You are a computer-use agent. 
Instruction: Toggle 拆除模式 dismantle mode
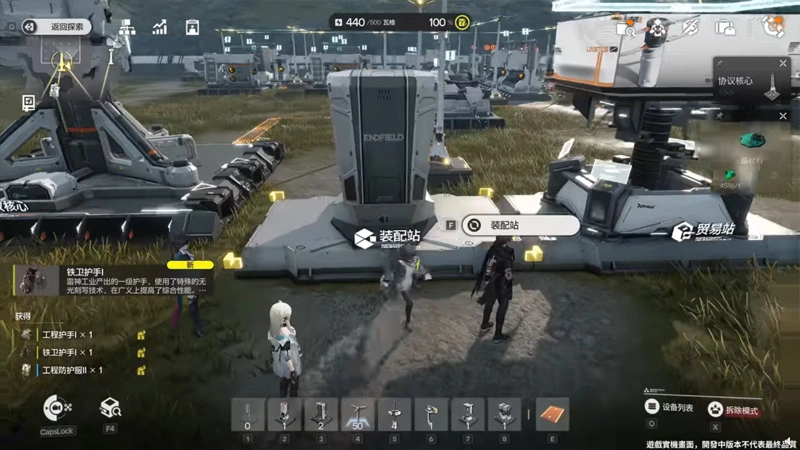tap(735, 410)
